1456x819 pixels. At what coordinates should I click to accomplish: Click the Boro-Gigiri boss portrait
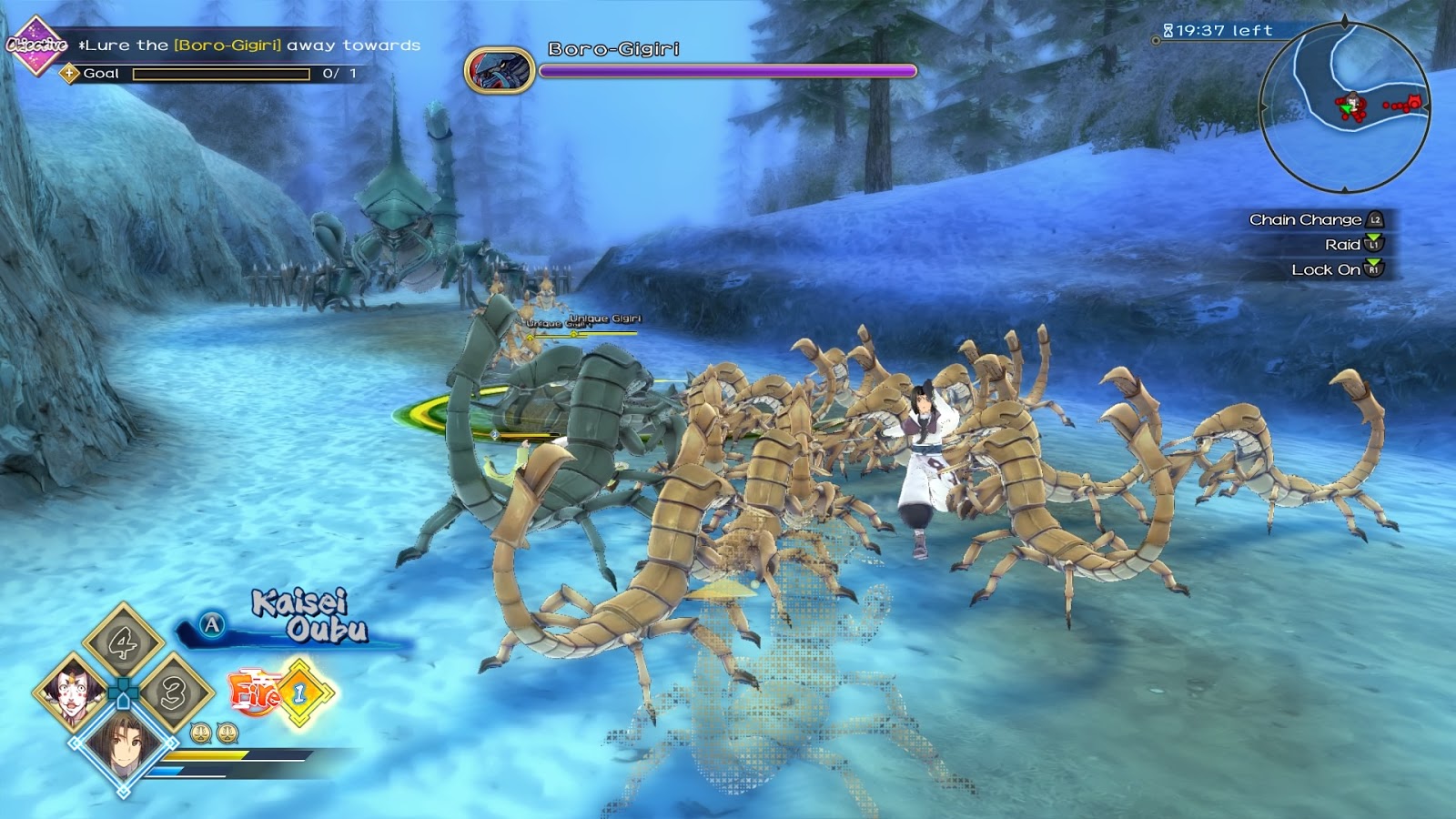(x=499, y=71)
